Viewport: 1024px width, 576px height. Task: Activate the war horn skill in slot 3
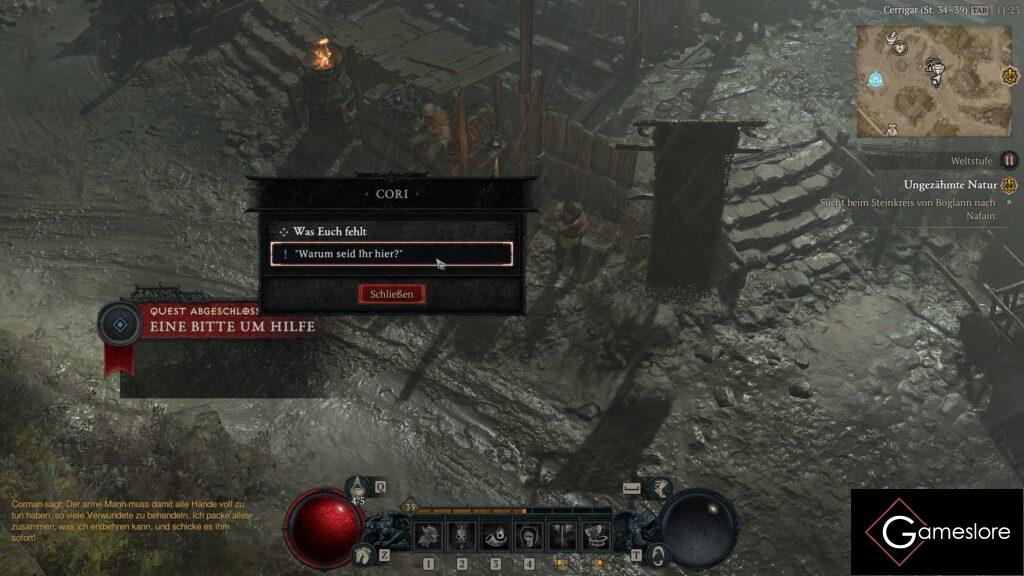pyautogui.click(x=495, y=535)
